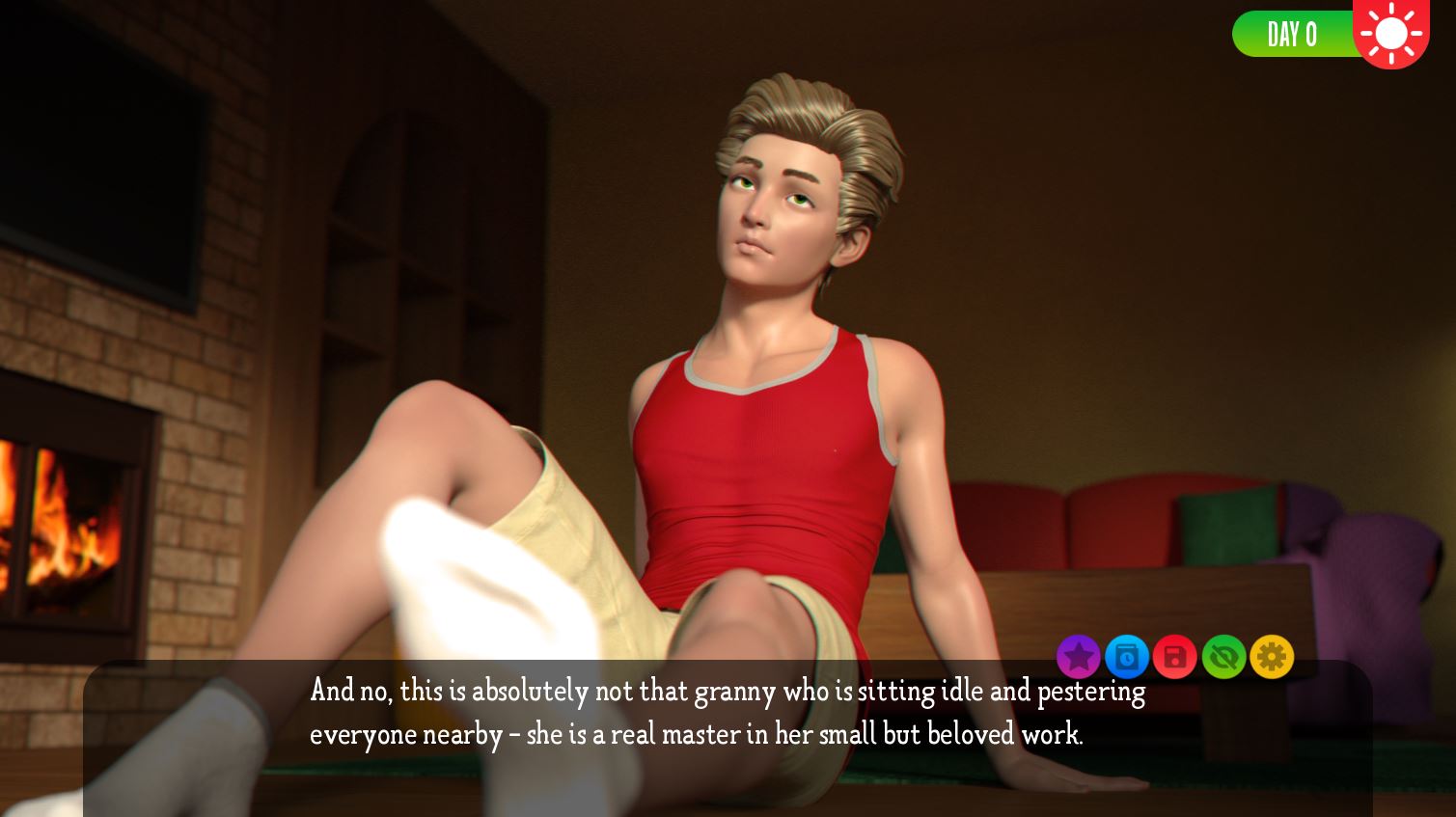
Task: Click the seated character in the living room
Action: click(x=762, y=386)
